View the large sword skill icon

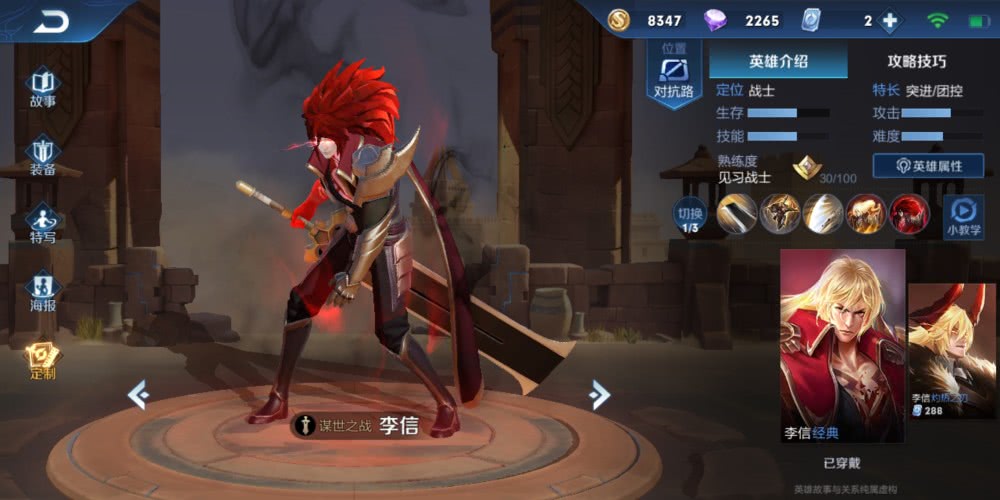click(x=737, y=214)
